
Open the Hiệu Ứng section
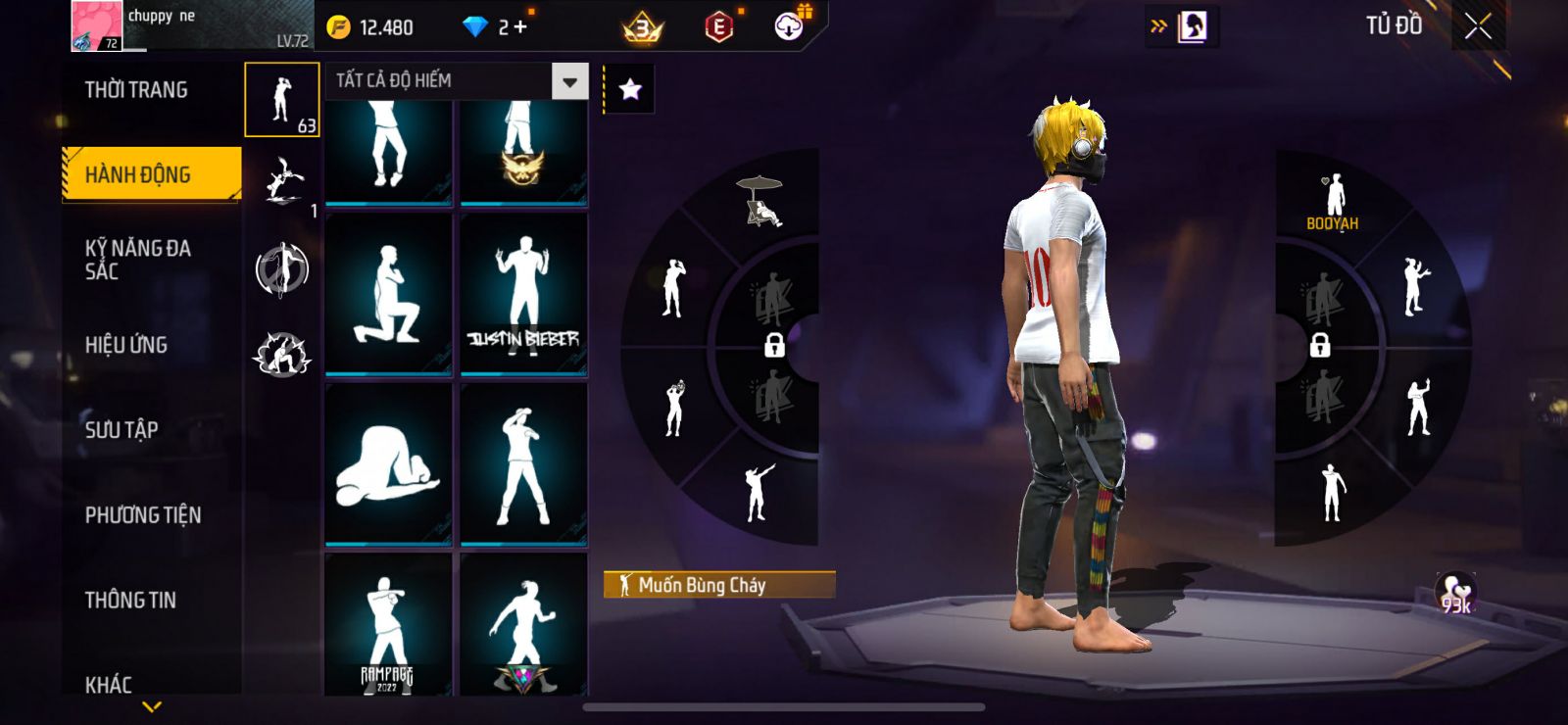coord(126,345)
